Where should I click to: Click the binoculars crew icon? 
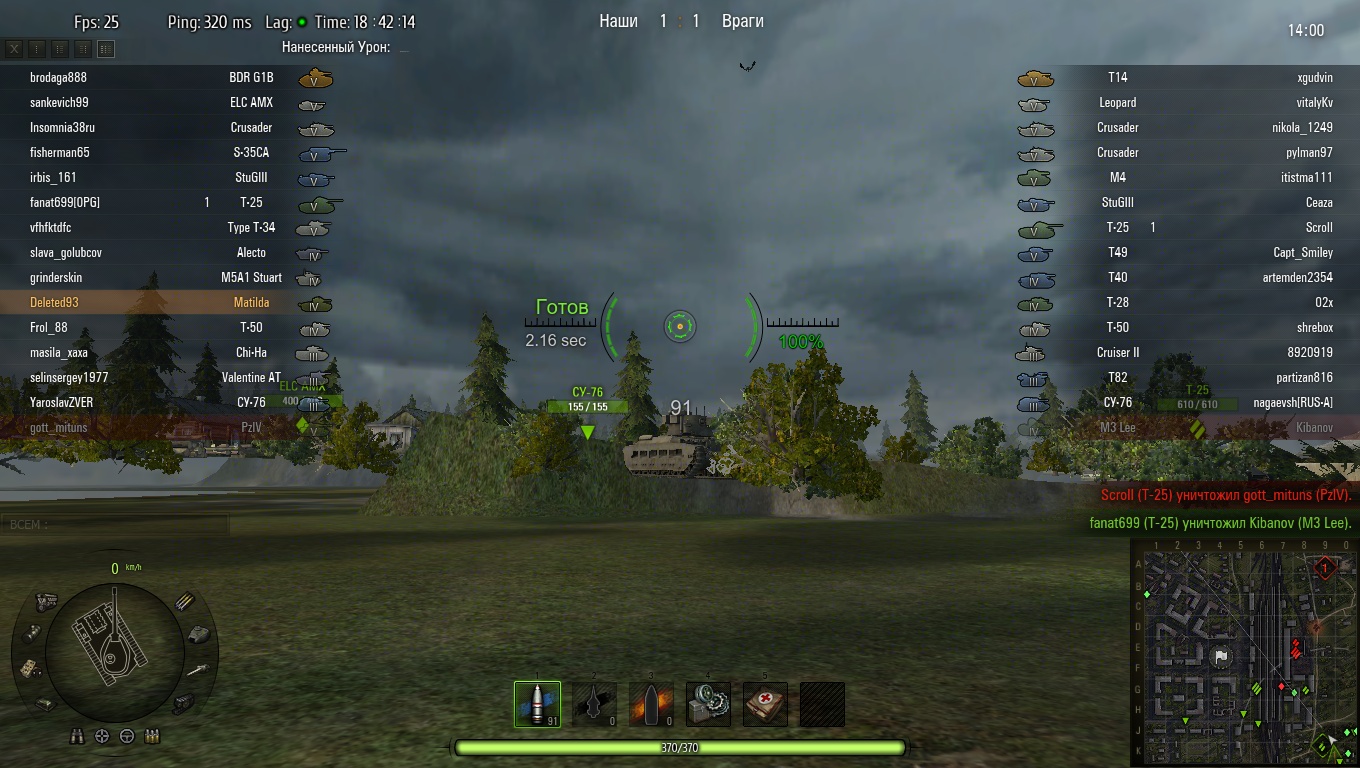(77, 737)
